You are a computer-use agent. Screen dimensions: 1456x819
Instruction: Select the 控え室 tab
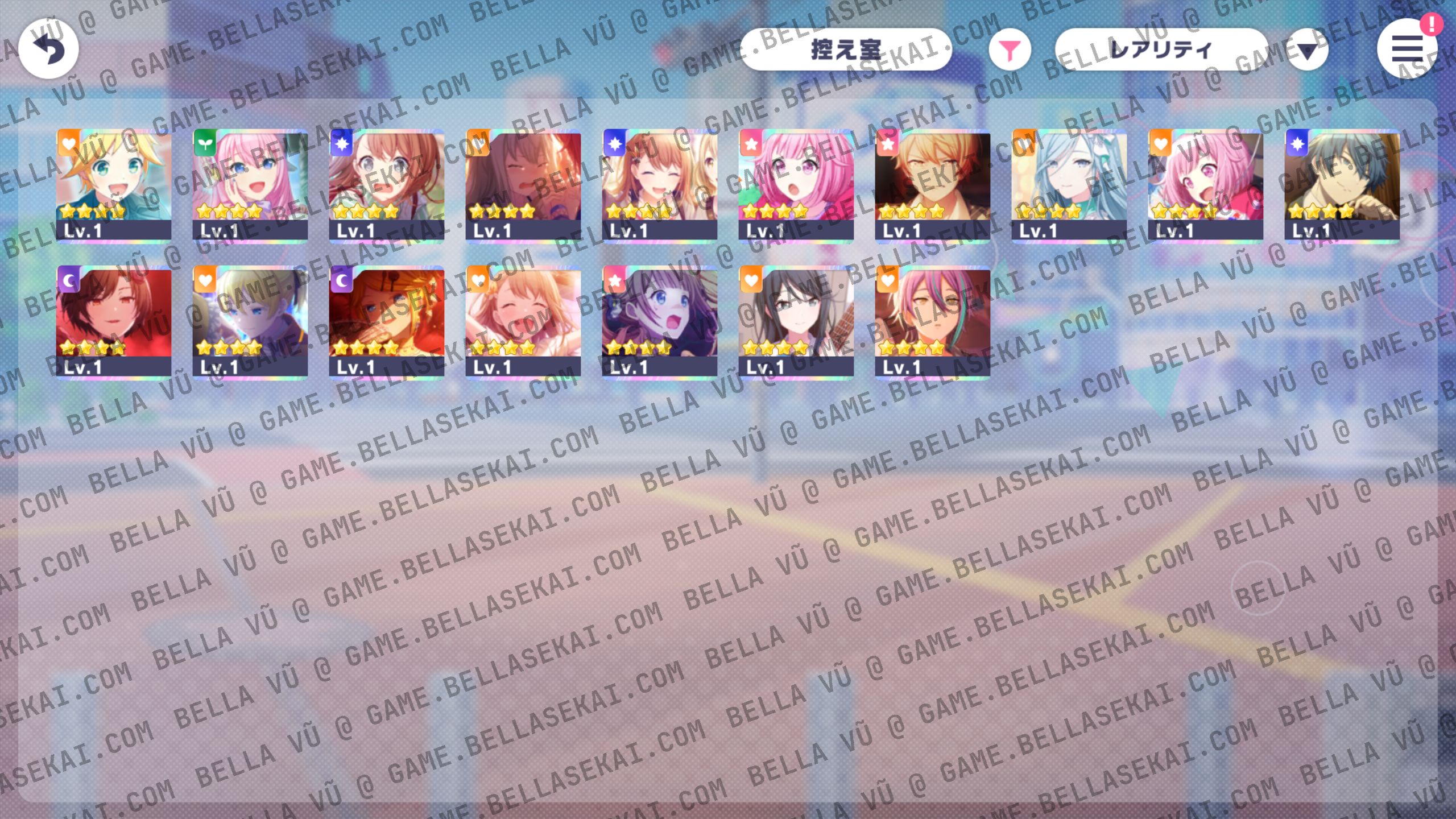tap(847, 50)
